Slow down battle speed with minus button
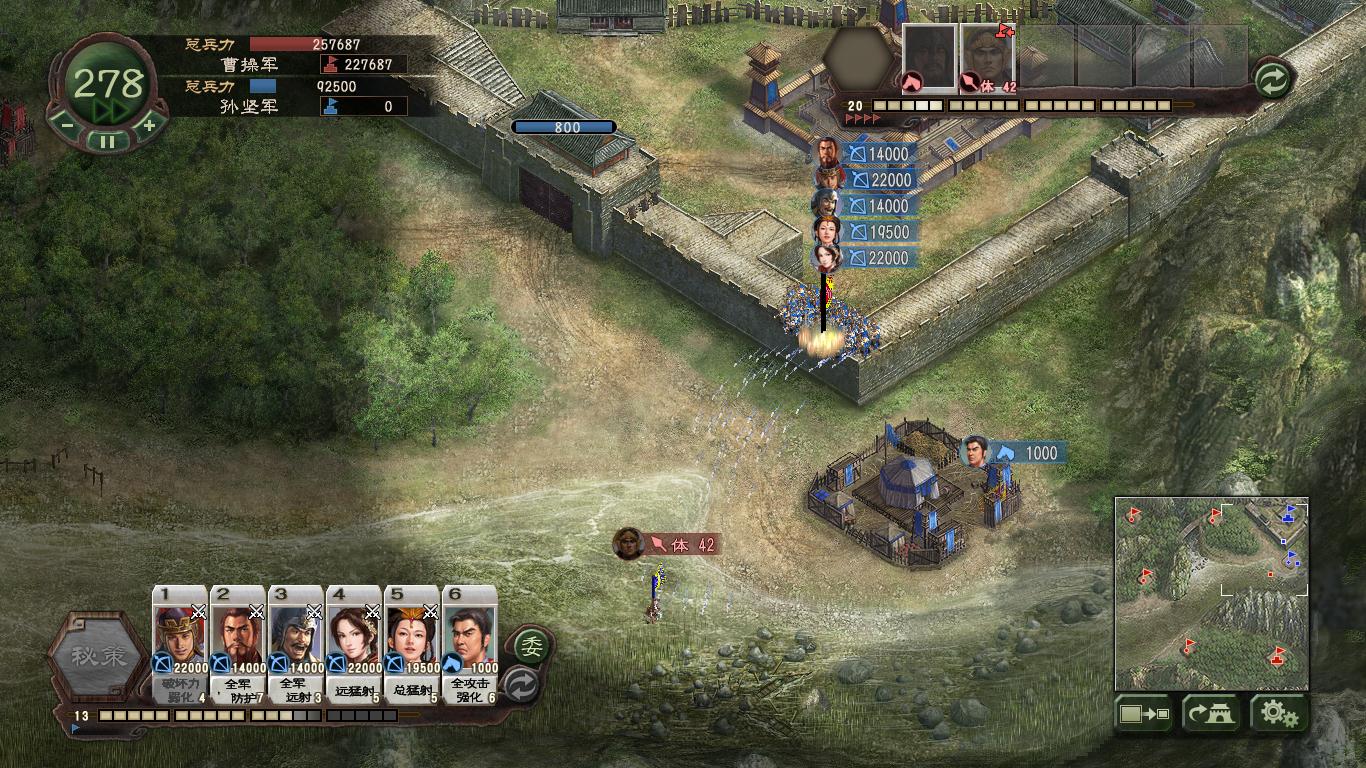Image resolution: width=1366 pixels, height=768 pixels. click(x=66, y=126)
